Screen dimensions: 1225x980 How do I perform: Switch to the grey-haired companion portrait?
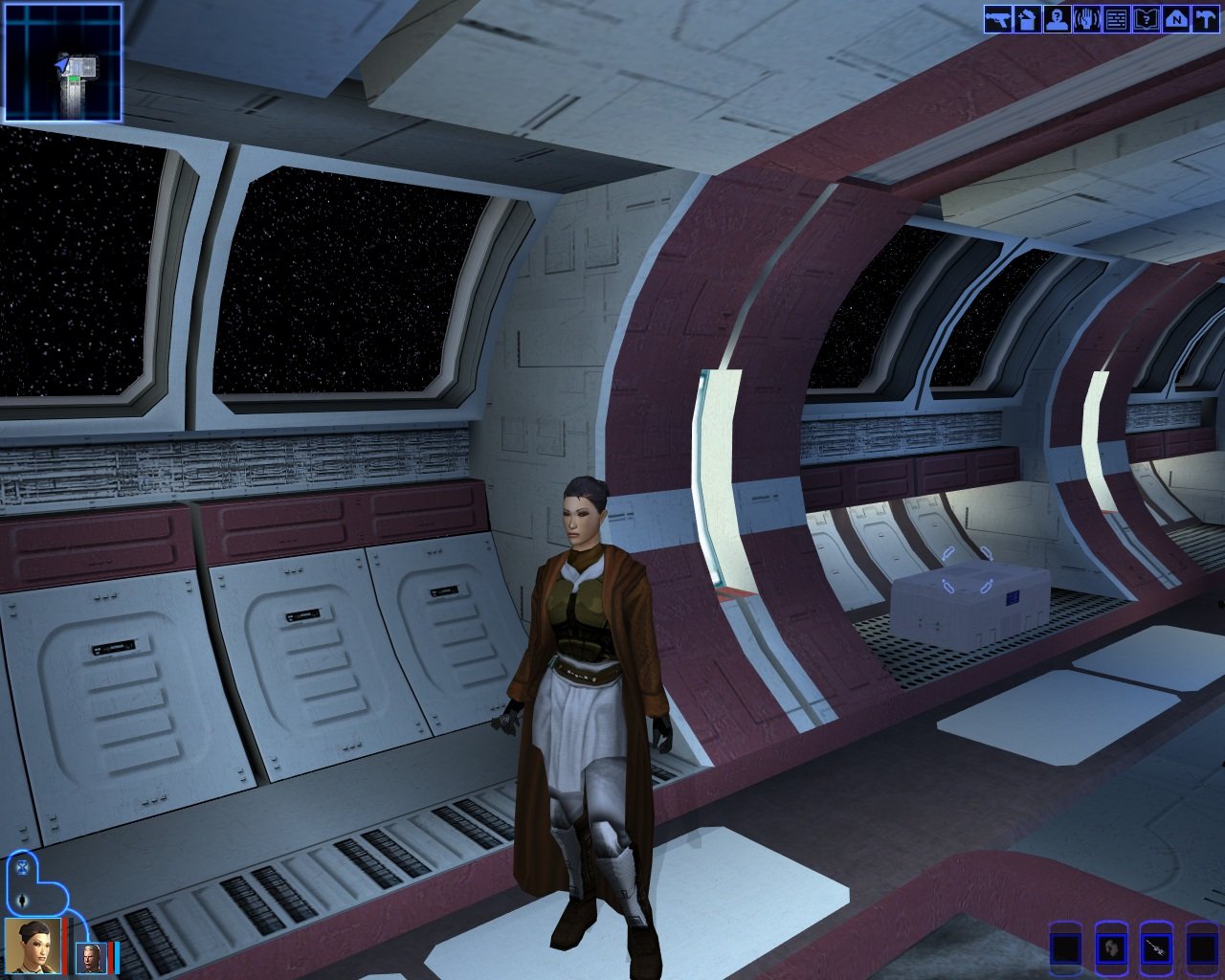pyautogui.click(x=91, y=957)
